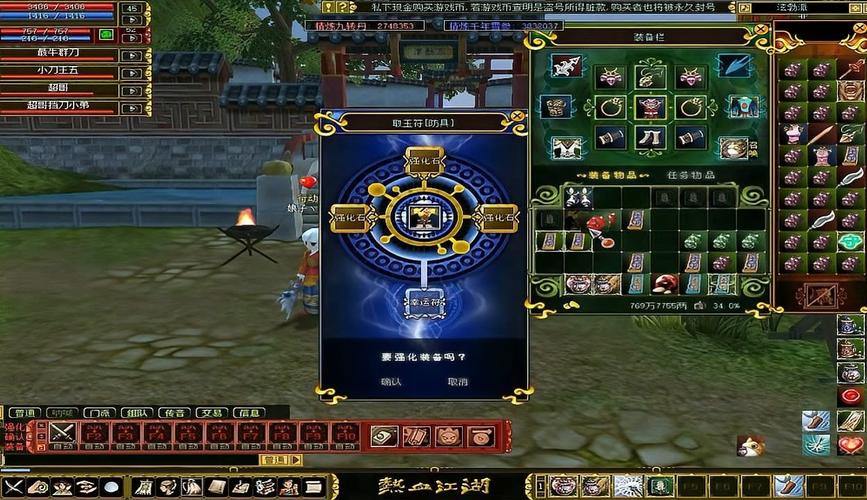The height and width of the screenshot is (500, 867).
Task: Select the top 强化石 slot
Action: [x=423, y=159]
